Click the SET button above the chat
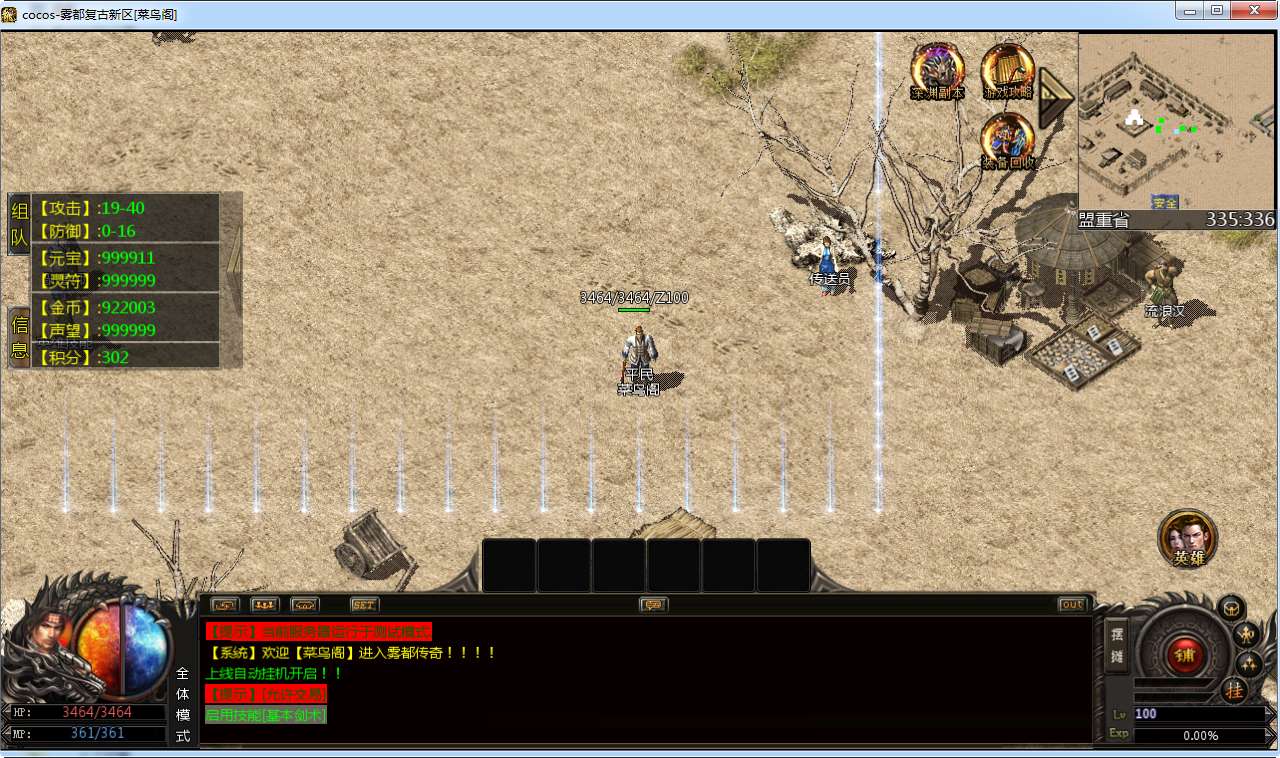This screenshot has height=758, width=1280. (x=365, y=605)
